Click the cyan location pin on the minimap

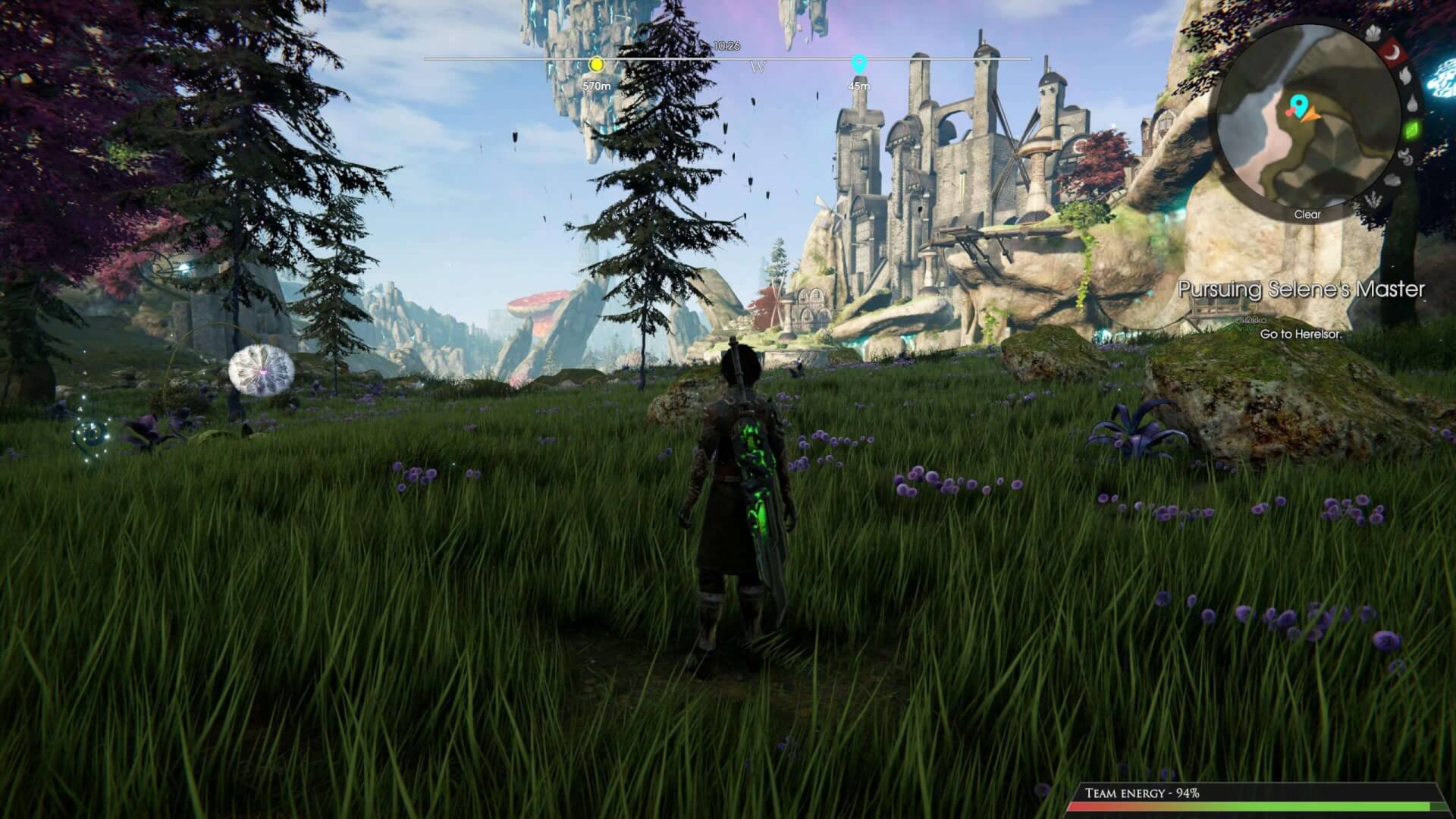click(x=1300, y=105)
